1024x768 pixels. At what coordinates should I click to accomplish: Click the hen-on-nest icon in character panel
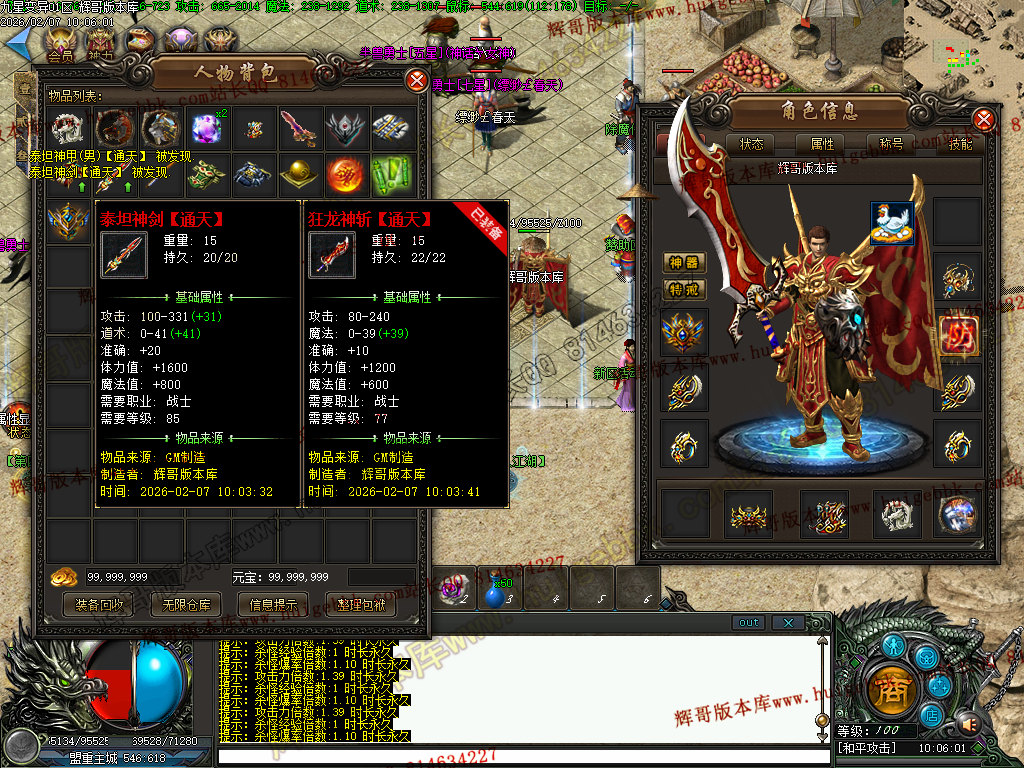893,222
